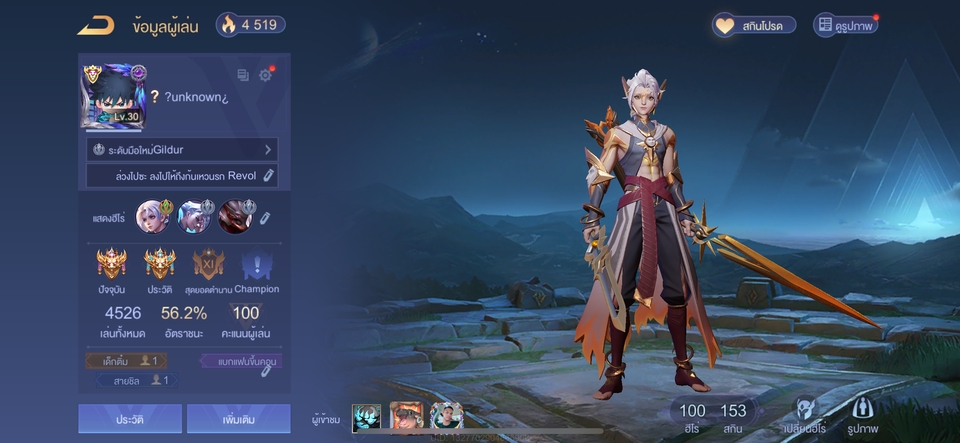Image resolution: width=960 pixels, height=443 pixels.
Task: Open the ประวัติ history button
Action: 130,418
